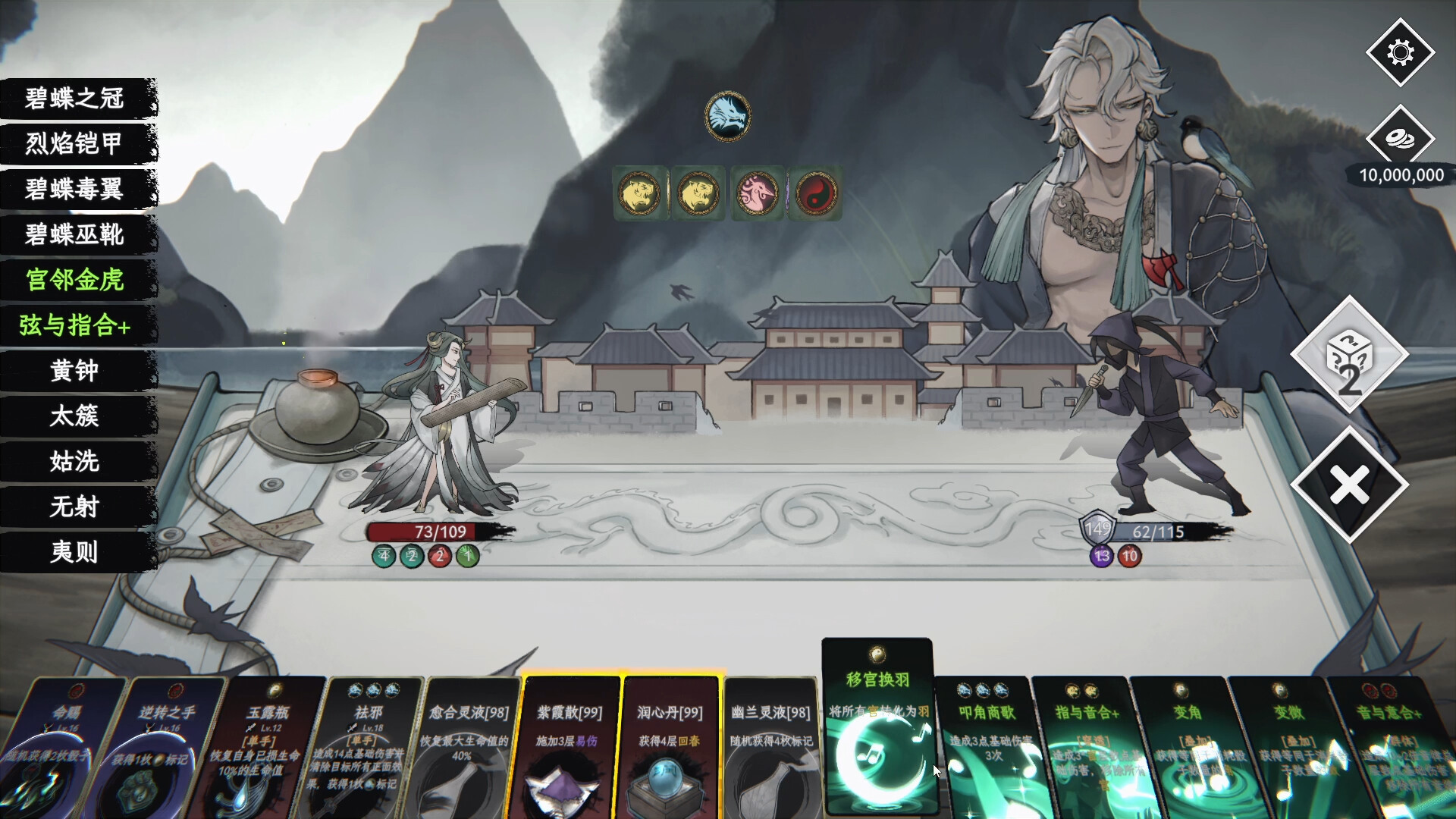Image resolution: width=1456 pixels, height=819 pixels.
Task: Click the yin-yang element token
Action: click(815, 193)
